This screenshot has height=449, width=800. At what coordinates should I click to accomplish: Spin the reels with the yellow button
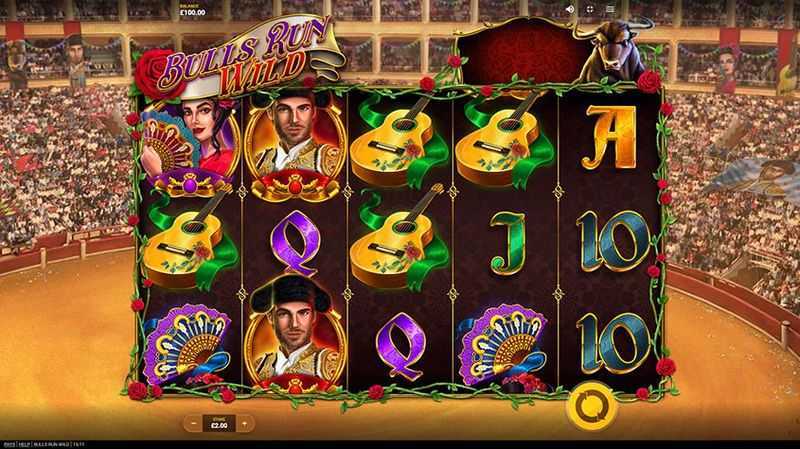tap(583, 406)
